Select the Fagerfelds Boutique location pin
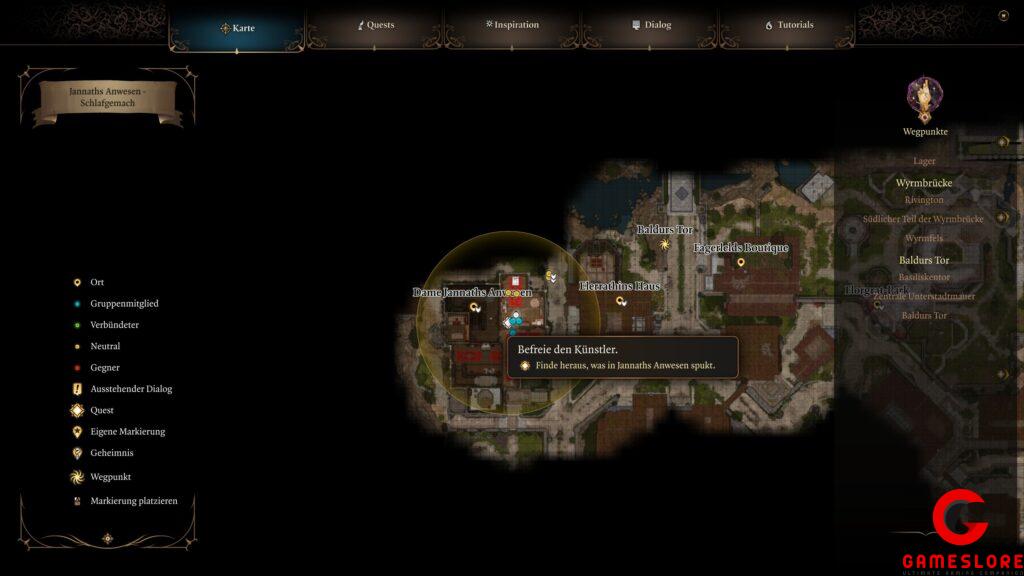The image size is (1024, 576). point(741,262)
